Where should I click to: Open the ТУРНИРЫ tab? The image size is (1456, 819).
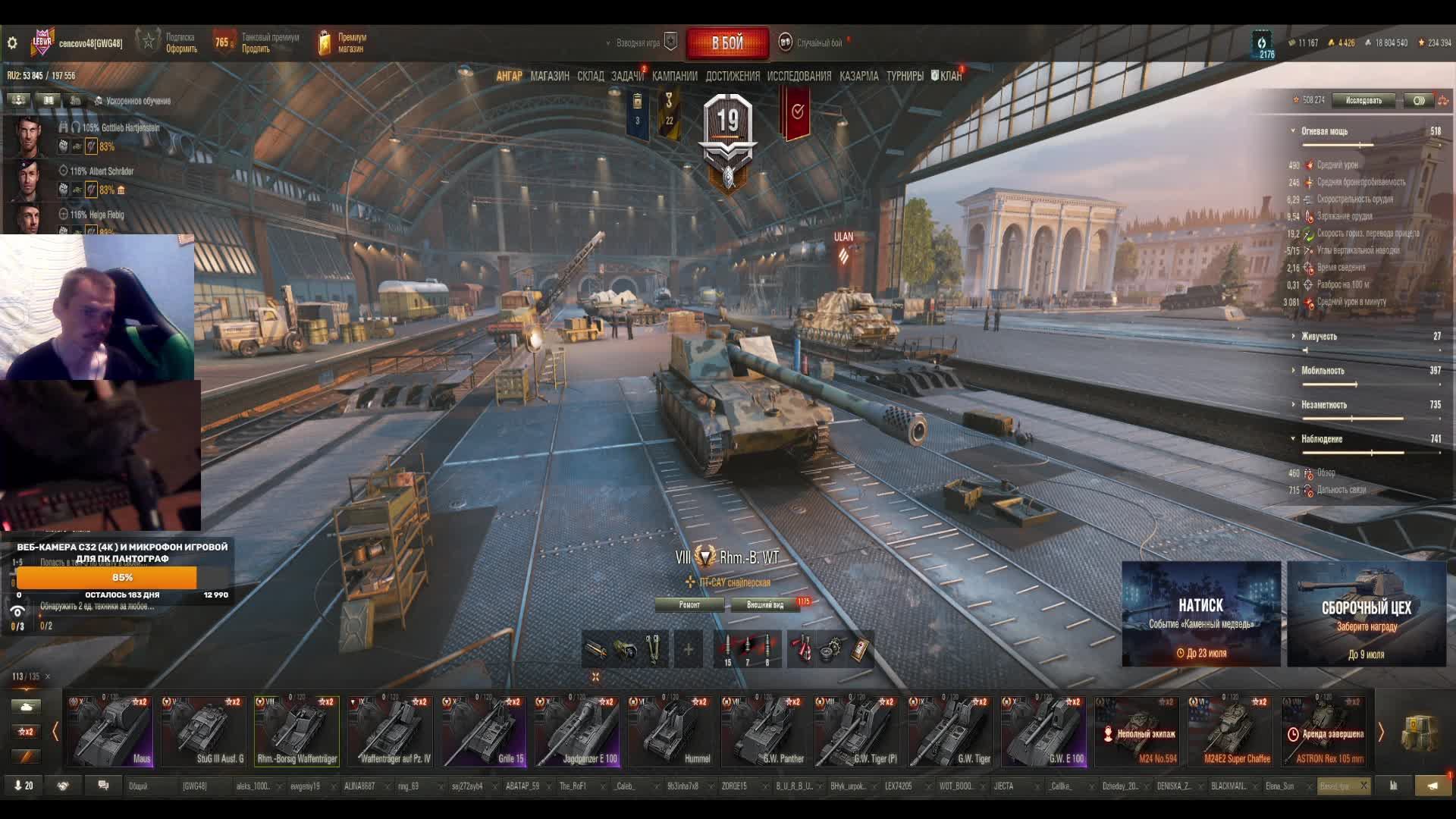(x=905, y=76)
